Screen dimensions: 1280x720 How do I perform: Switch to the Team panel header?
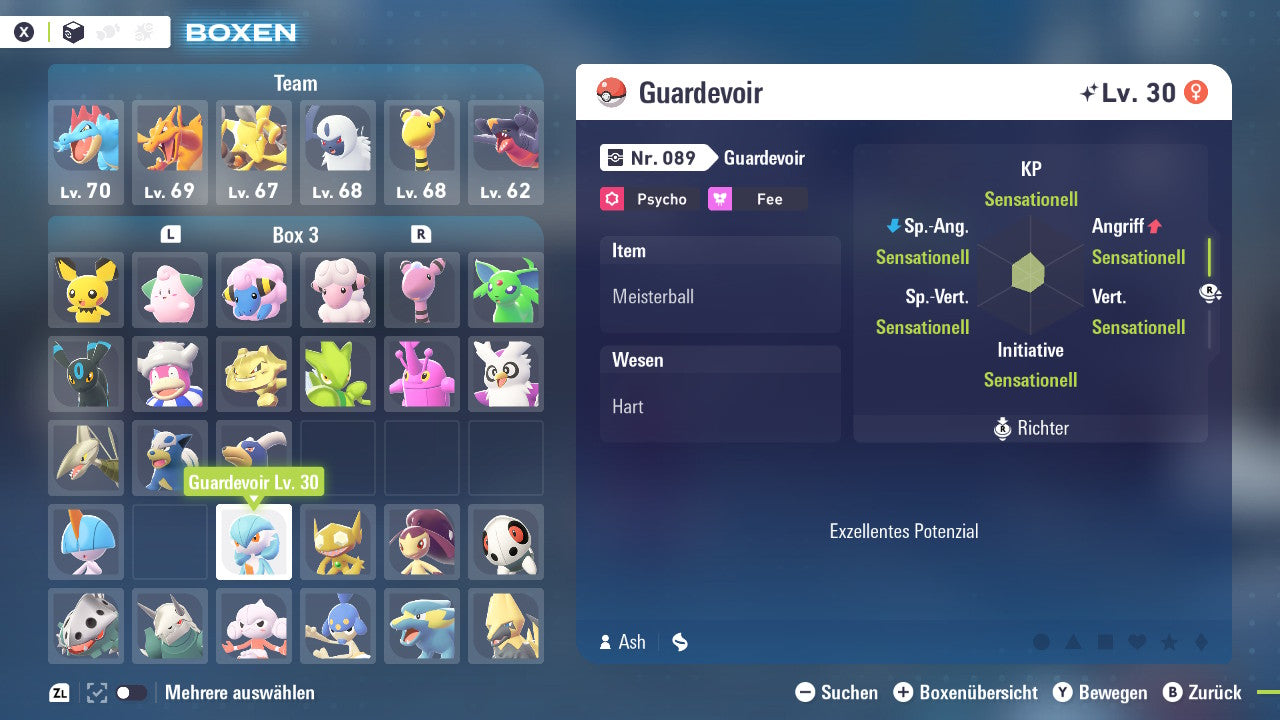(295, 83)
